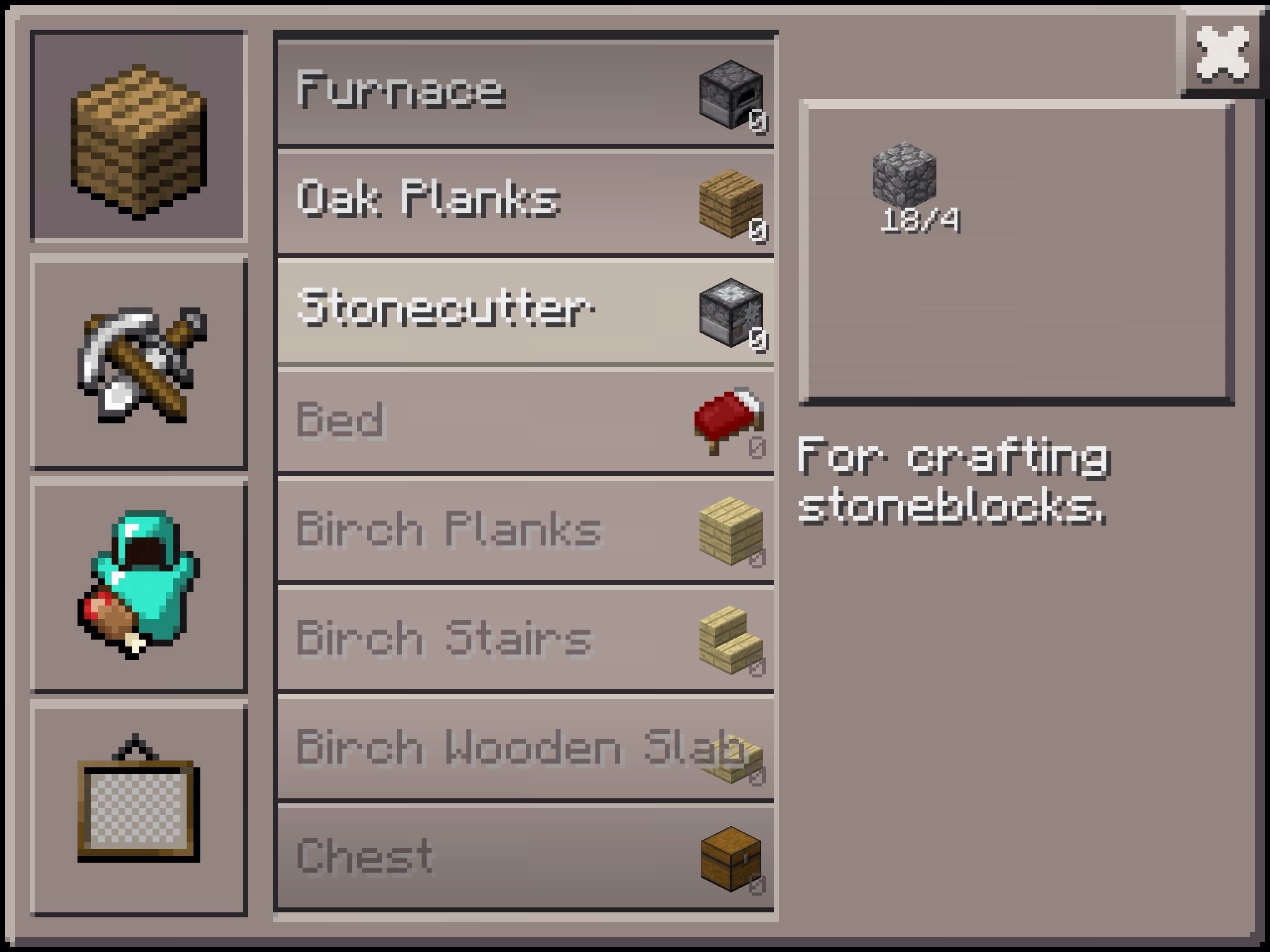1270x952 pixels.
Task: Select the Birch Stairs recipe
Action: [x=525, y=638]
